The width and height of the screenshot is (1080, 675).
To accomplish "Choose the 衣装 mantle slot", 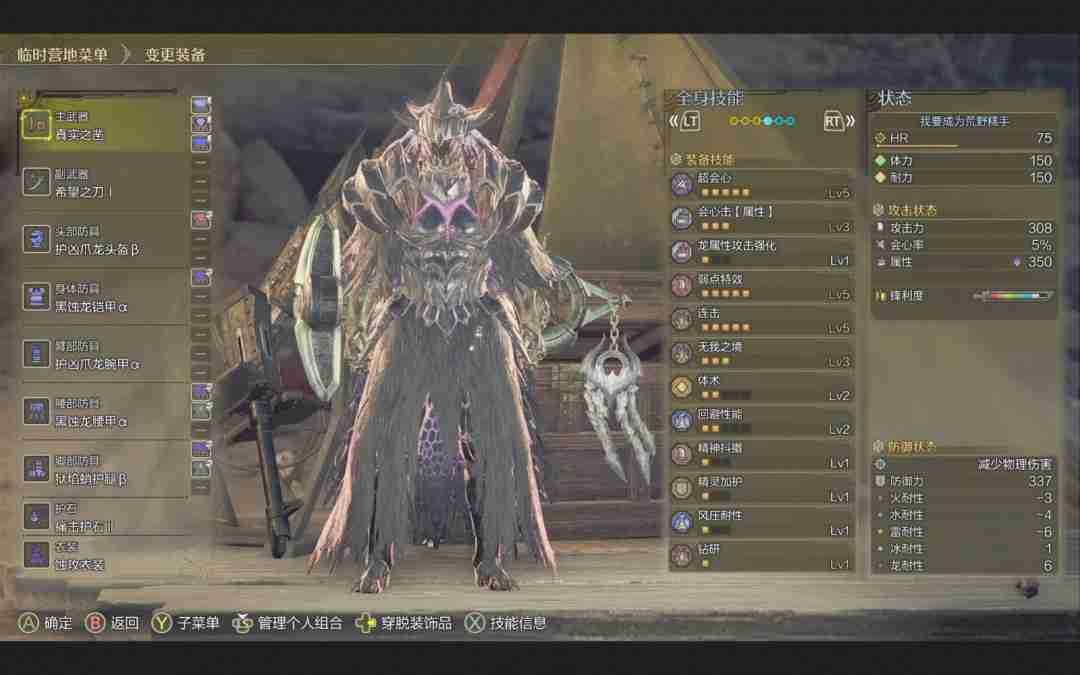I will [103, 555].
